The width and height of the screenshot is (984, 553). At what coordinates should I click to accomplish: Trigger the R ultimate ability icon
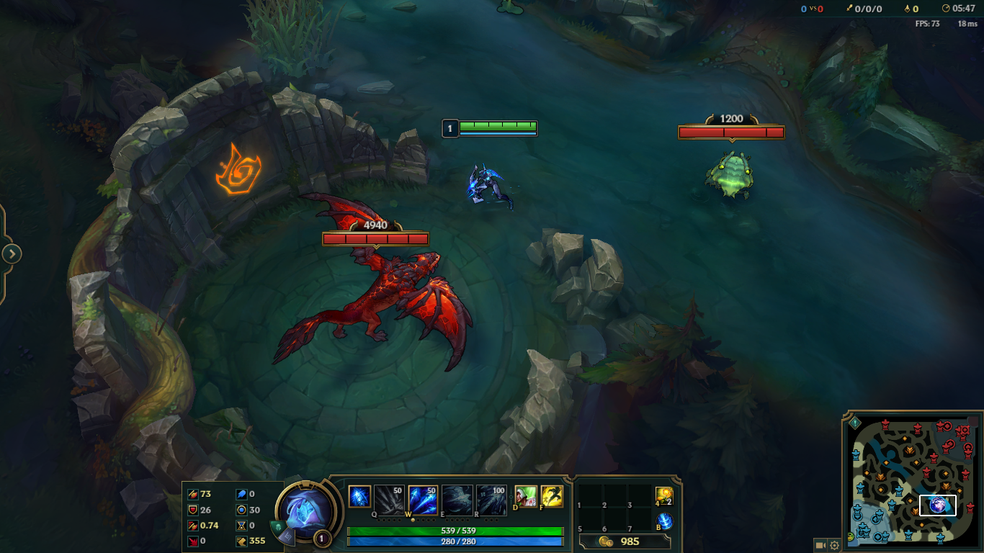coord(491,497)
